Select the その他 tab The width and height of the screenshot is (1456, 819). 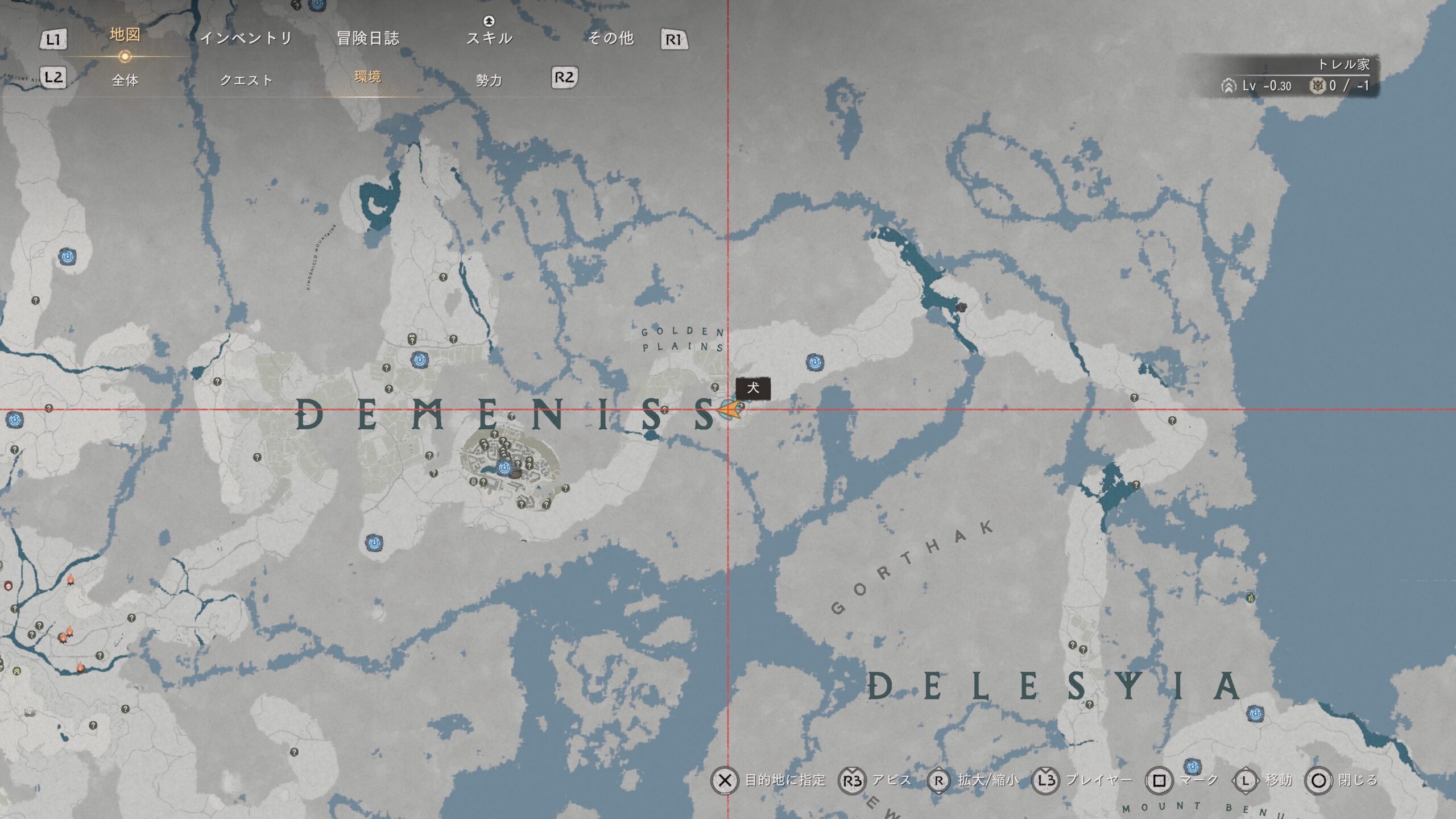point(611,38)
